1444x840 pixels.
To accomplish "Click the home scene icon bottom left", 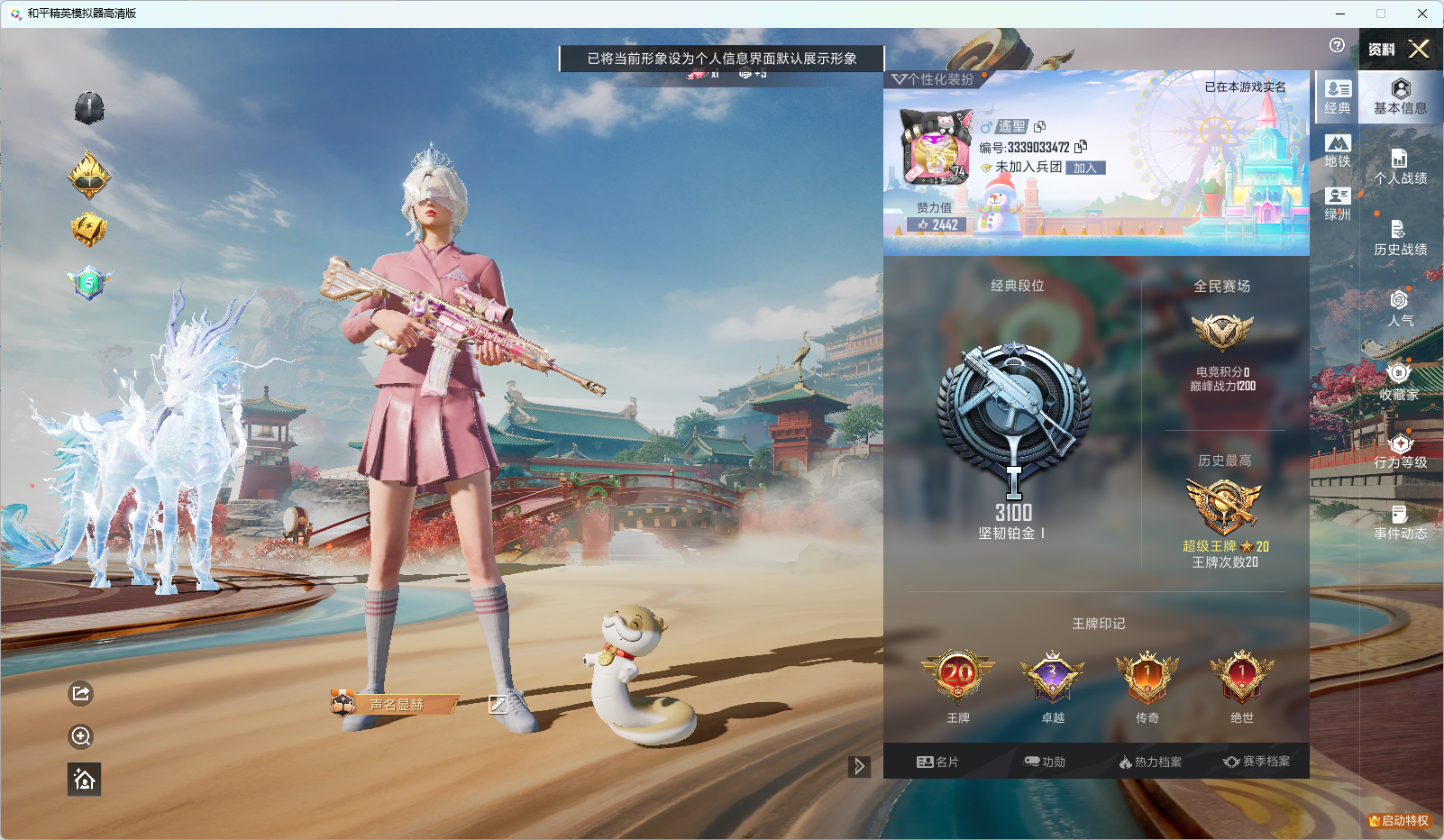I will tap(82, 780).
